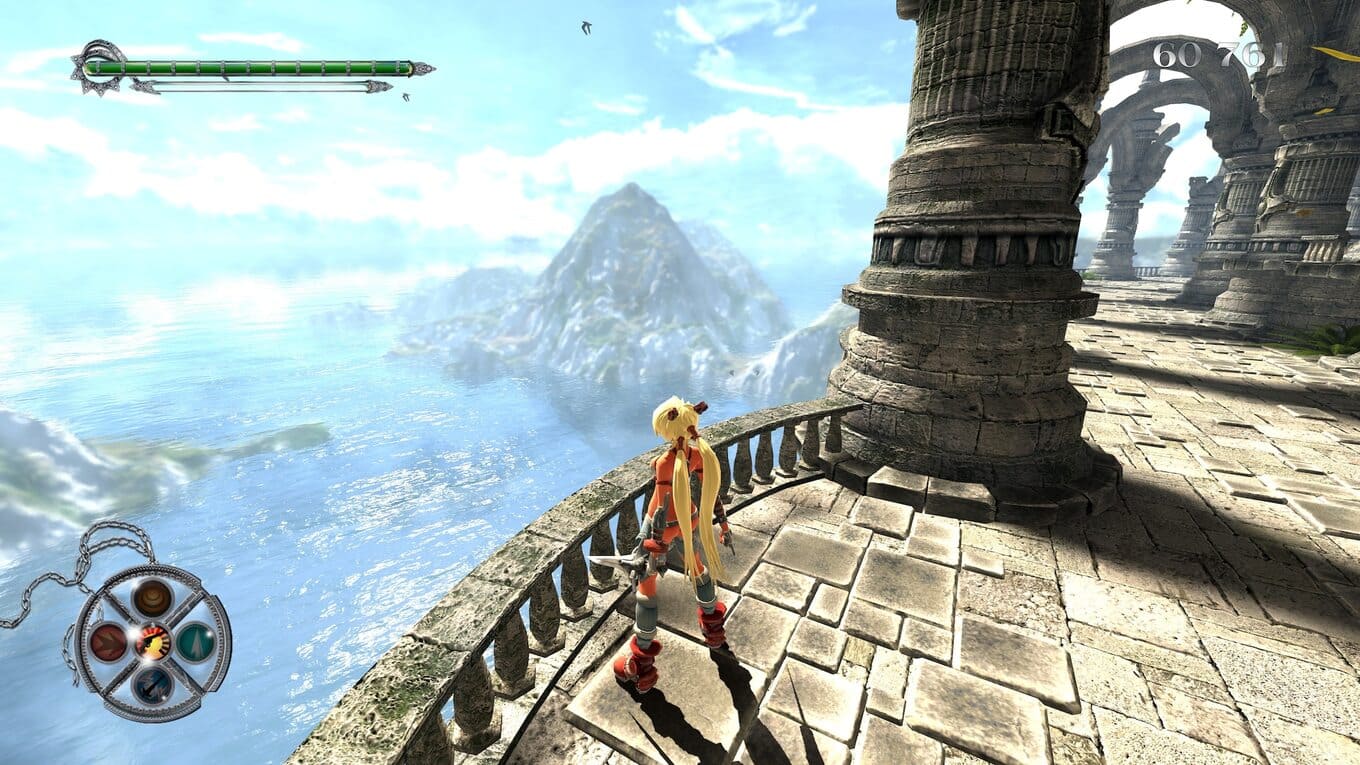The width and height of the screenshot is (1360, 765).
Task: Activate the red arrow ability icon
Action: pyautogui.click(x=108, y=642)
